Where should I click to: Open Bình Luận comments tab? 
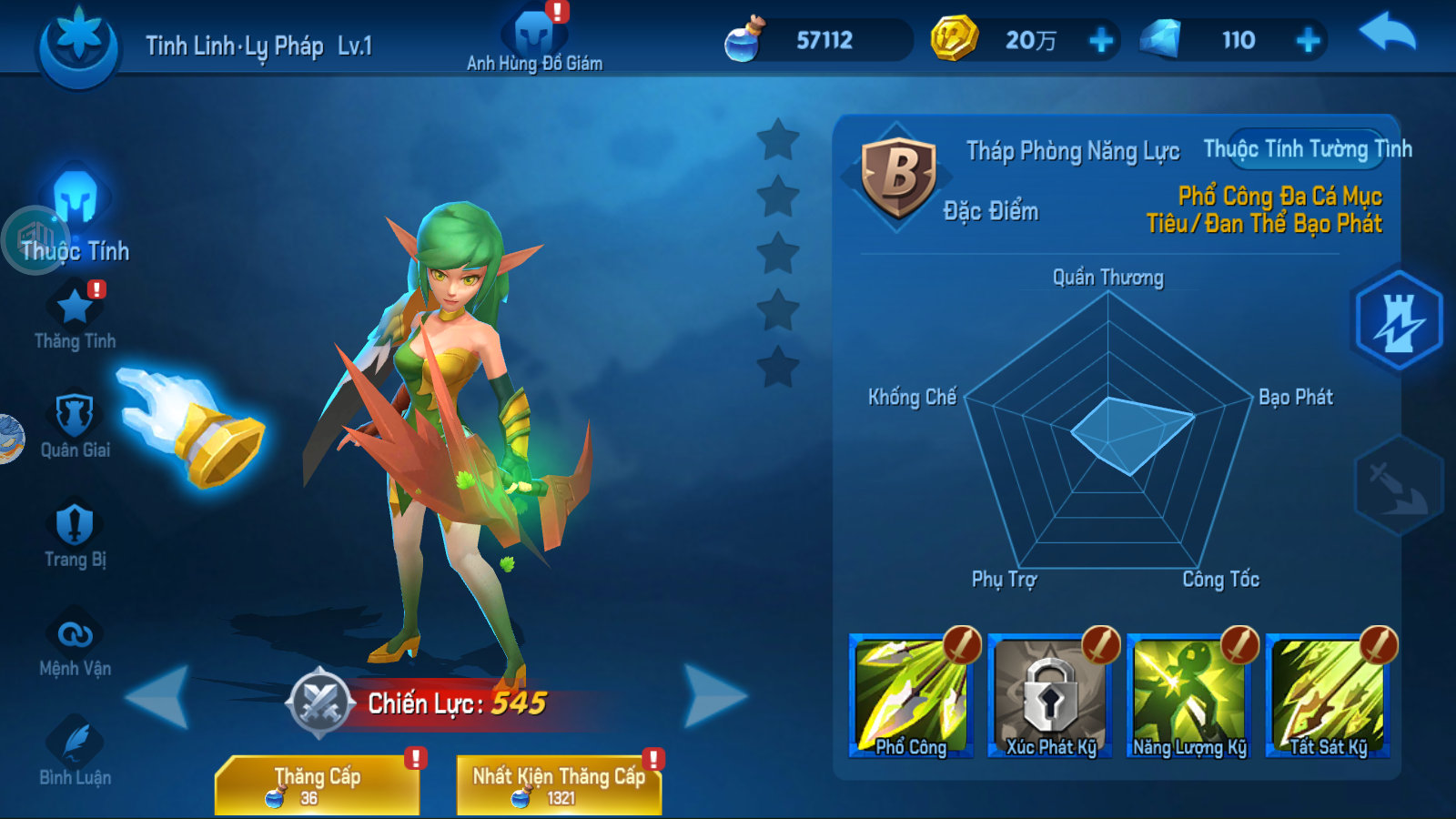click(75, 753)
